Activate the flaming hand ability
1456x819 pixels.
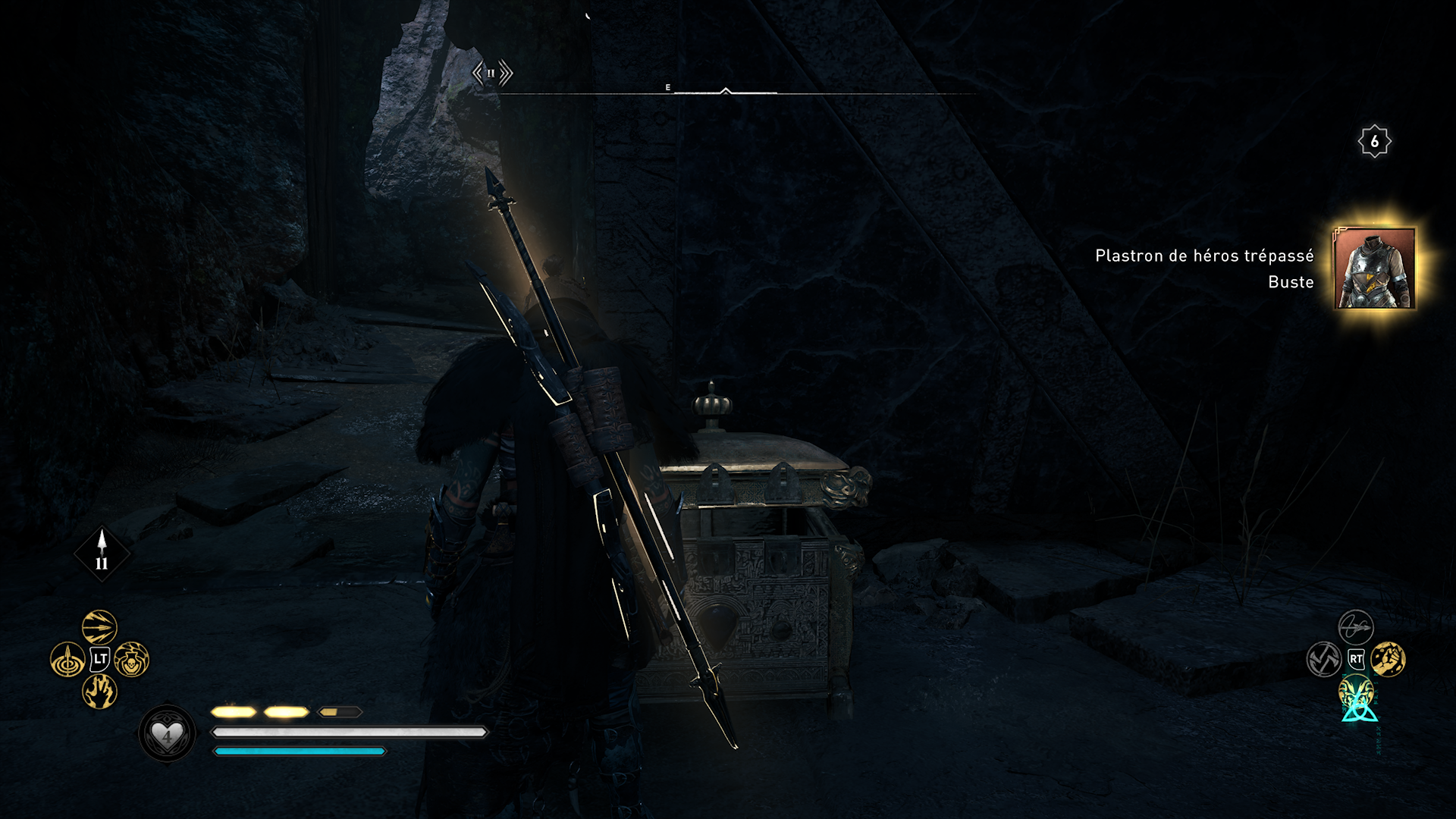[99, 692]
